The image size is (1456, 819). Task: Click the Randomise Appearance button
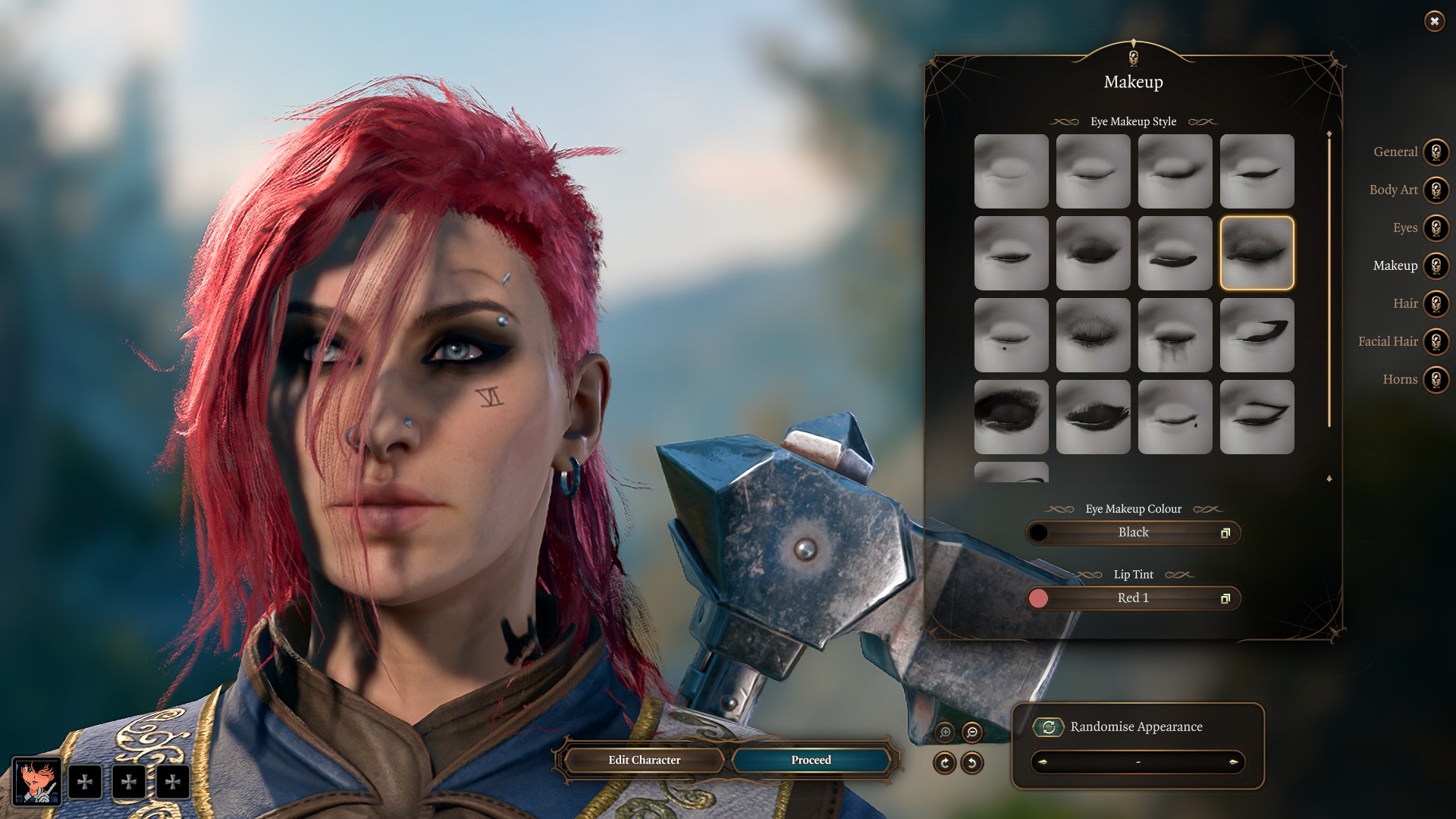click(x=1049, y=727)
